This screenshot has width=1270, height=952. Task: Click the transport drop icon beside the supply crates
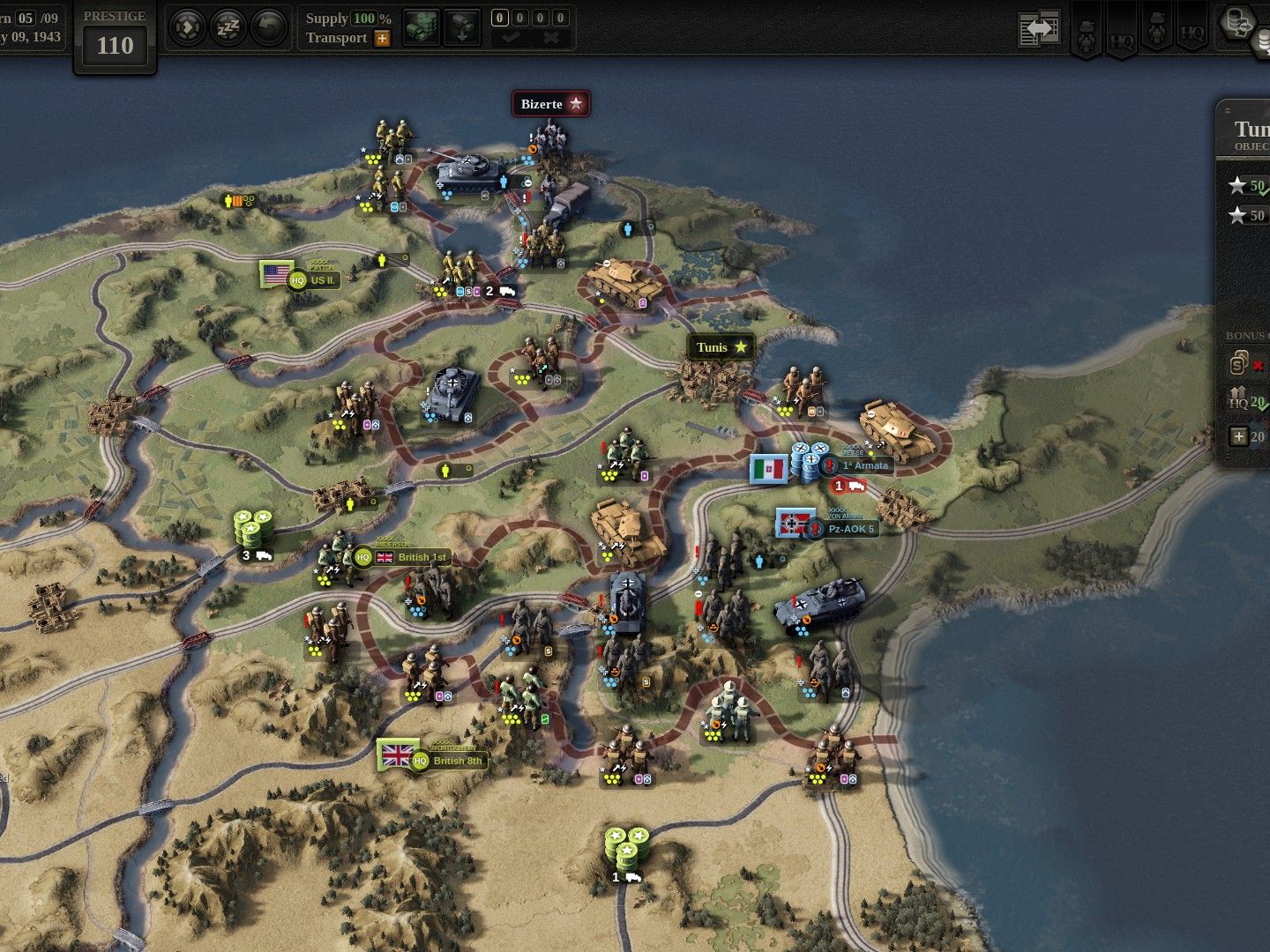[462, 26]
